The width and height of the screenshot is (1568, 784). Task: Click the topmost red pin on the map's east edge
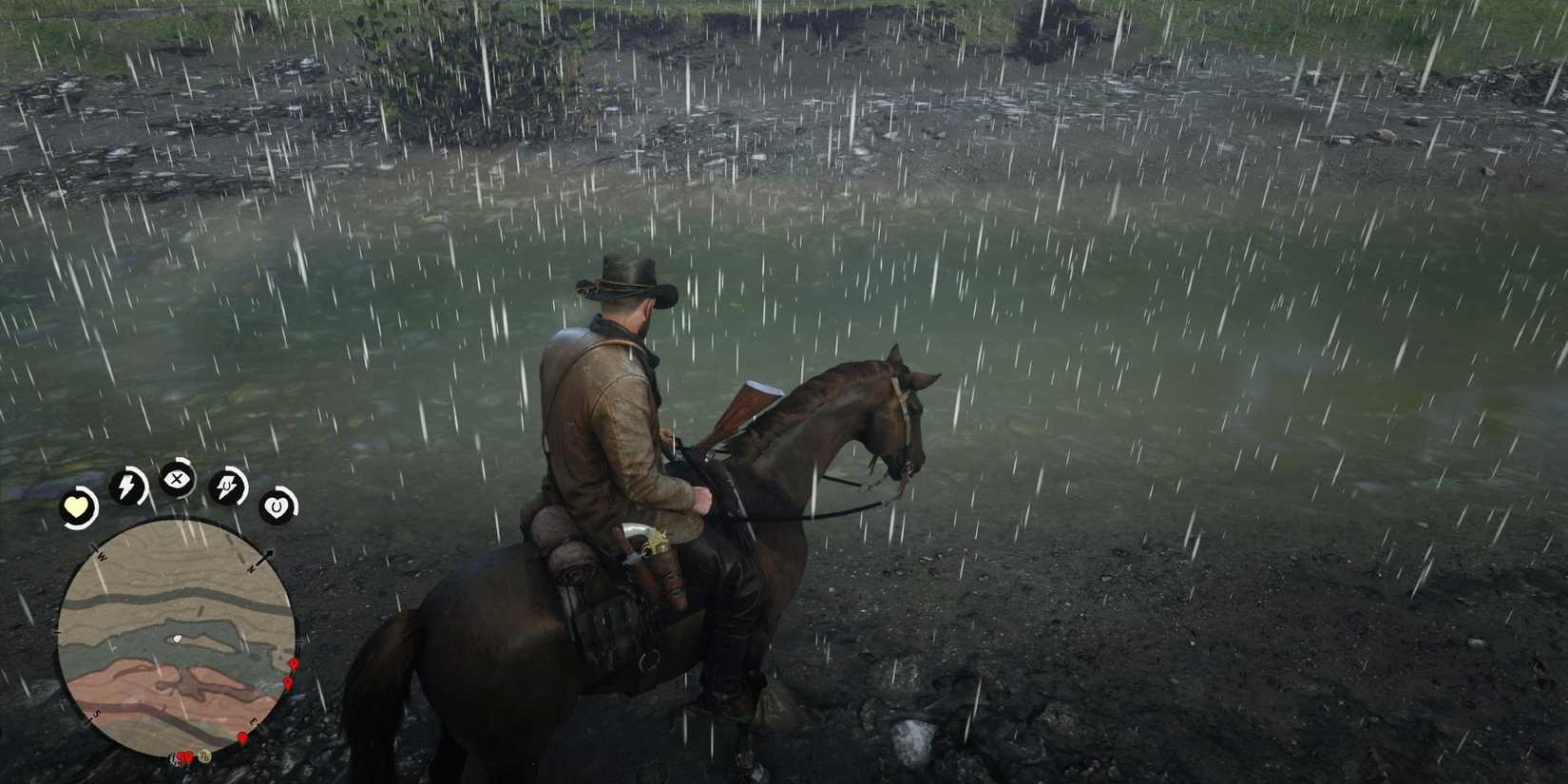coord(293,663)
